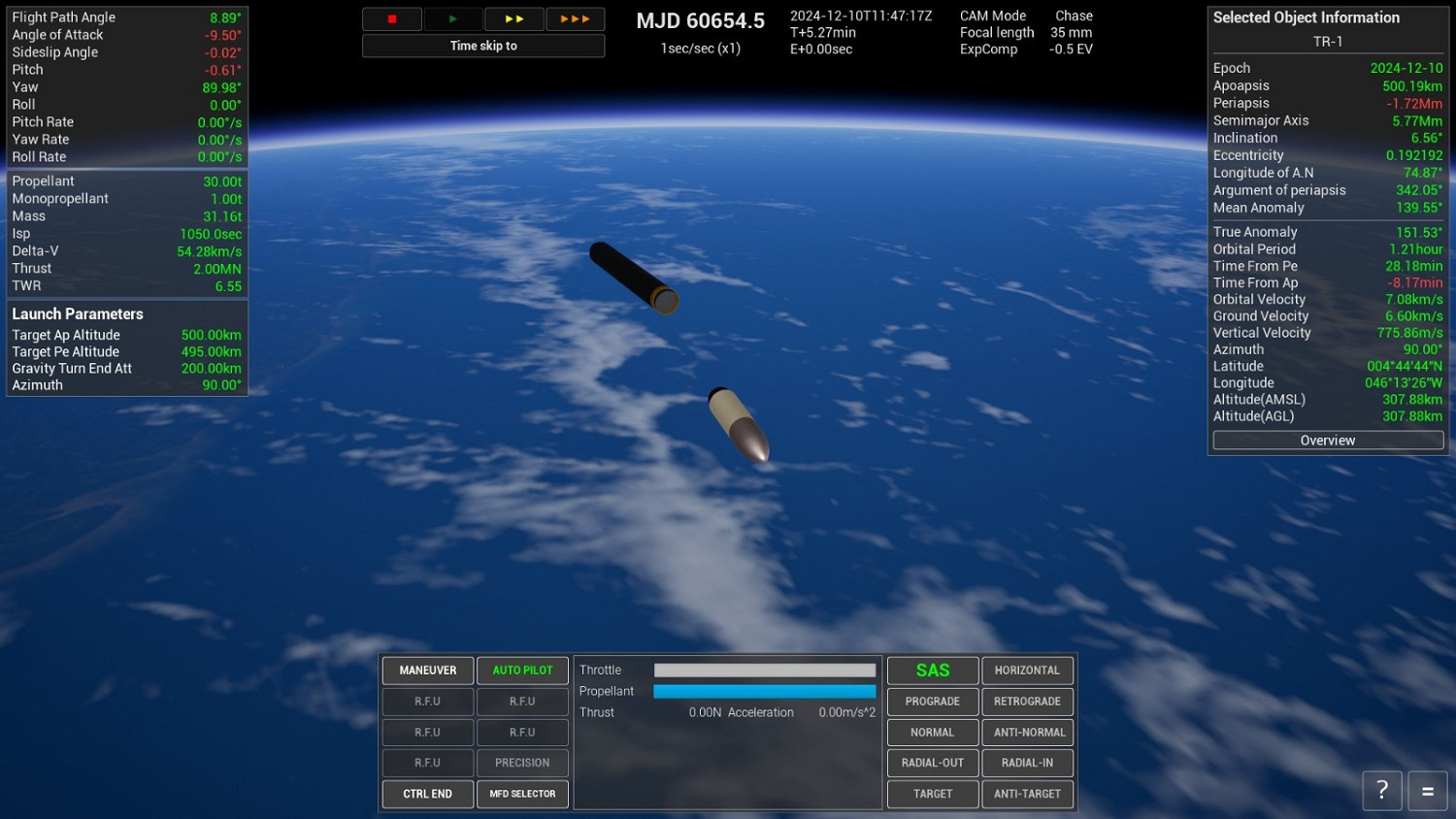Resume time with the green play icon
Image resolution: width=1456 pixels, height=819 pixels.
click(452, 18)
